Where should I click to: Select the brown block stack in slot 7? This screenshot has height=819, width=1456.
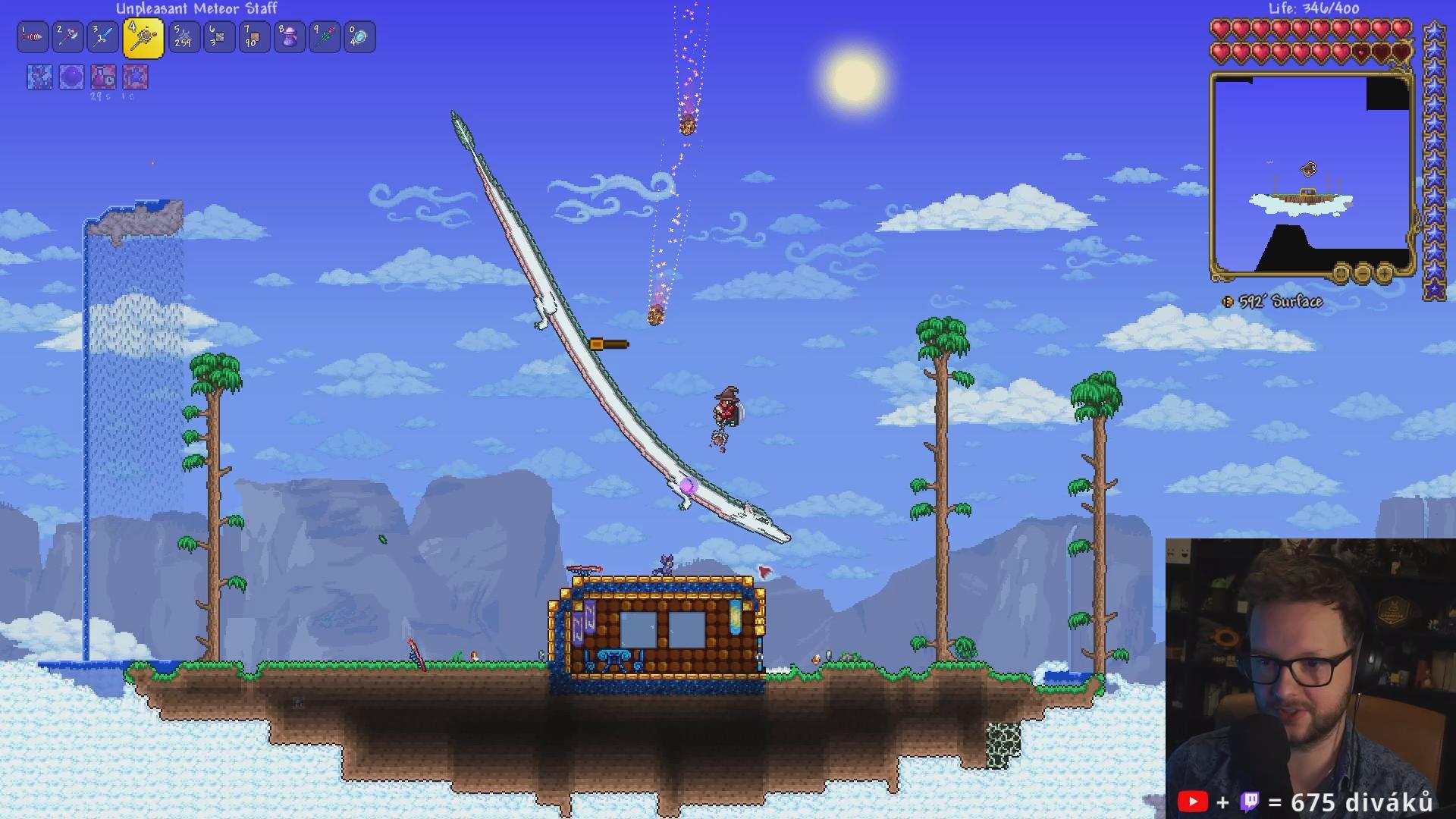coord(254,37)
